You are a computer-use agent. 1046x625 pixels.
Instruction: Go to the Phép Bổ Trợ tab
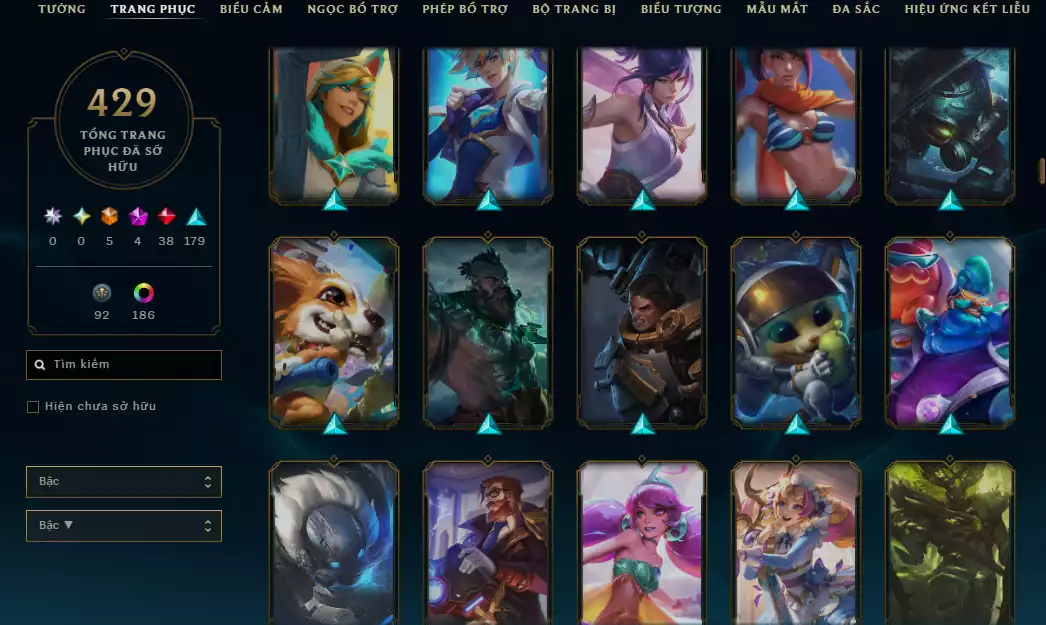tap(465, 9)
